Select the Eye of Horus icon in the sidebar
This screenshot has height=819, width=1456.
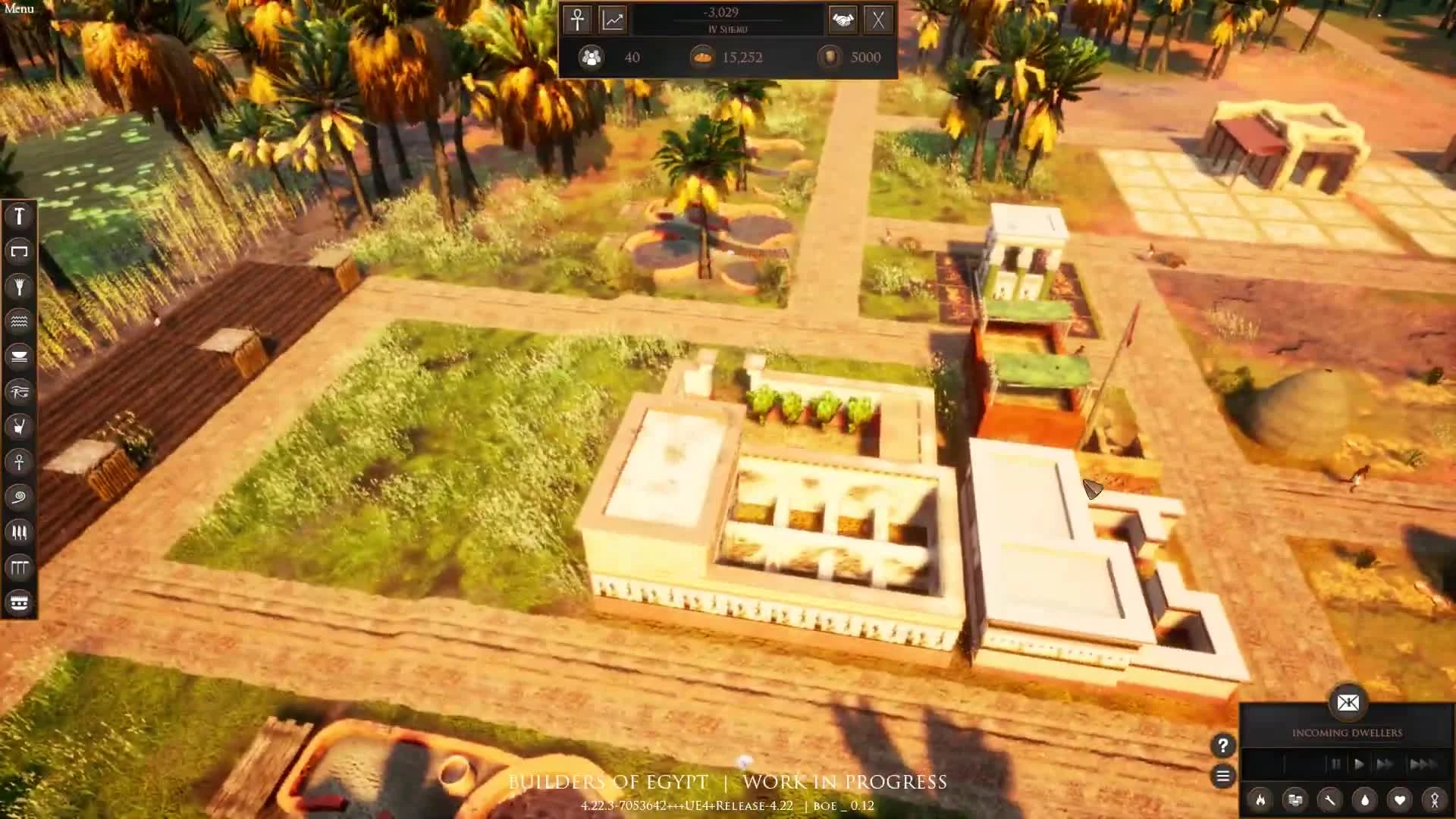pos(19,391)
